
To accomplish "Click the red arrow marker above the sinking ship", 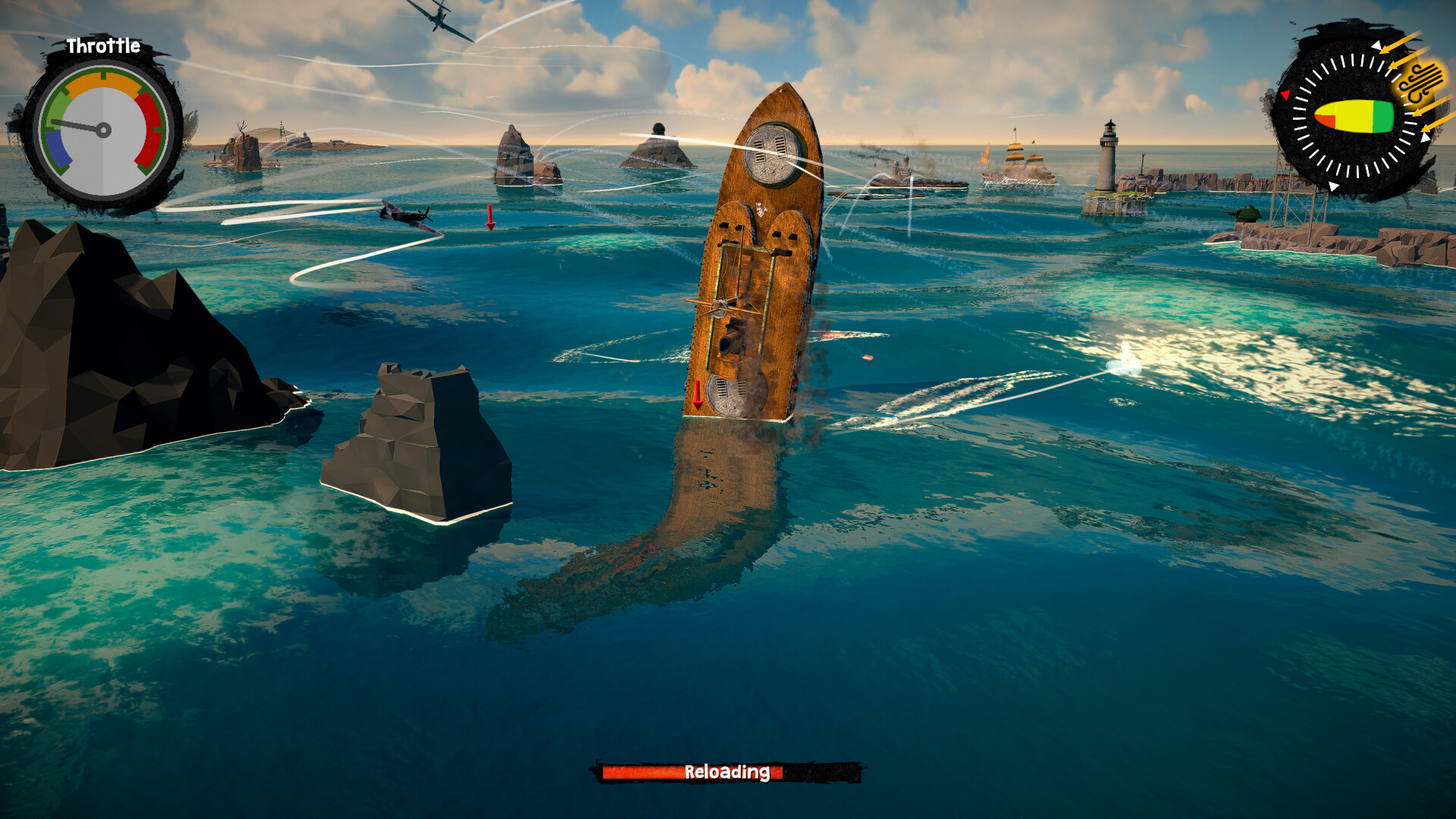I will 697,394.
